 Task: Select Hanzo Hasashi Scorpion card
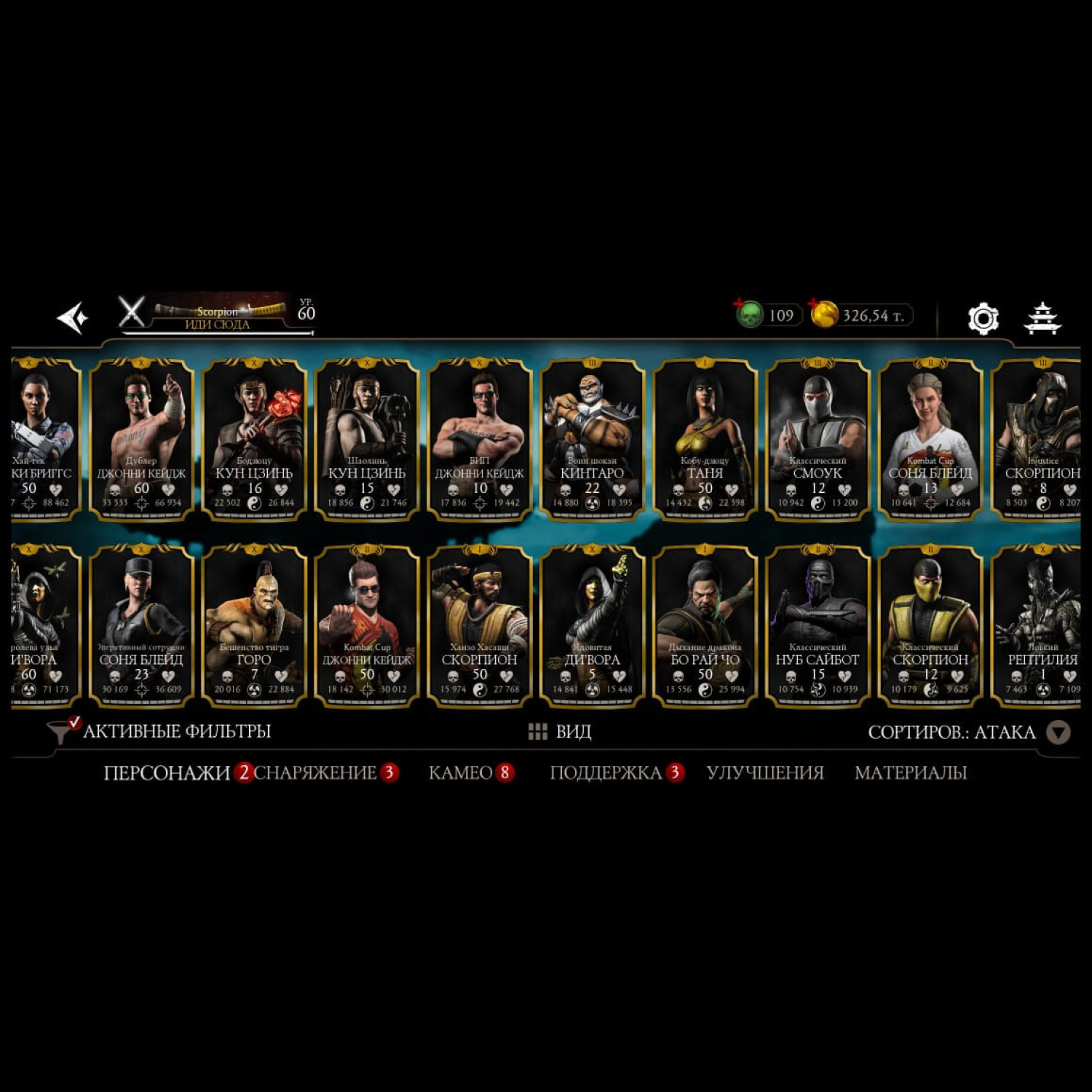(479, 625)
